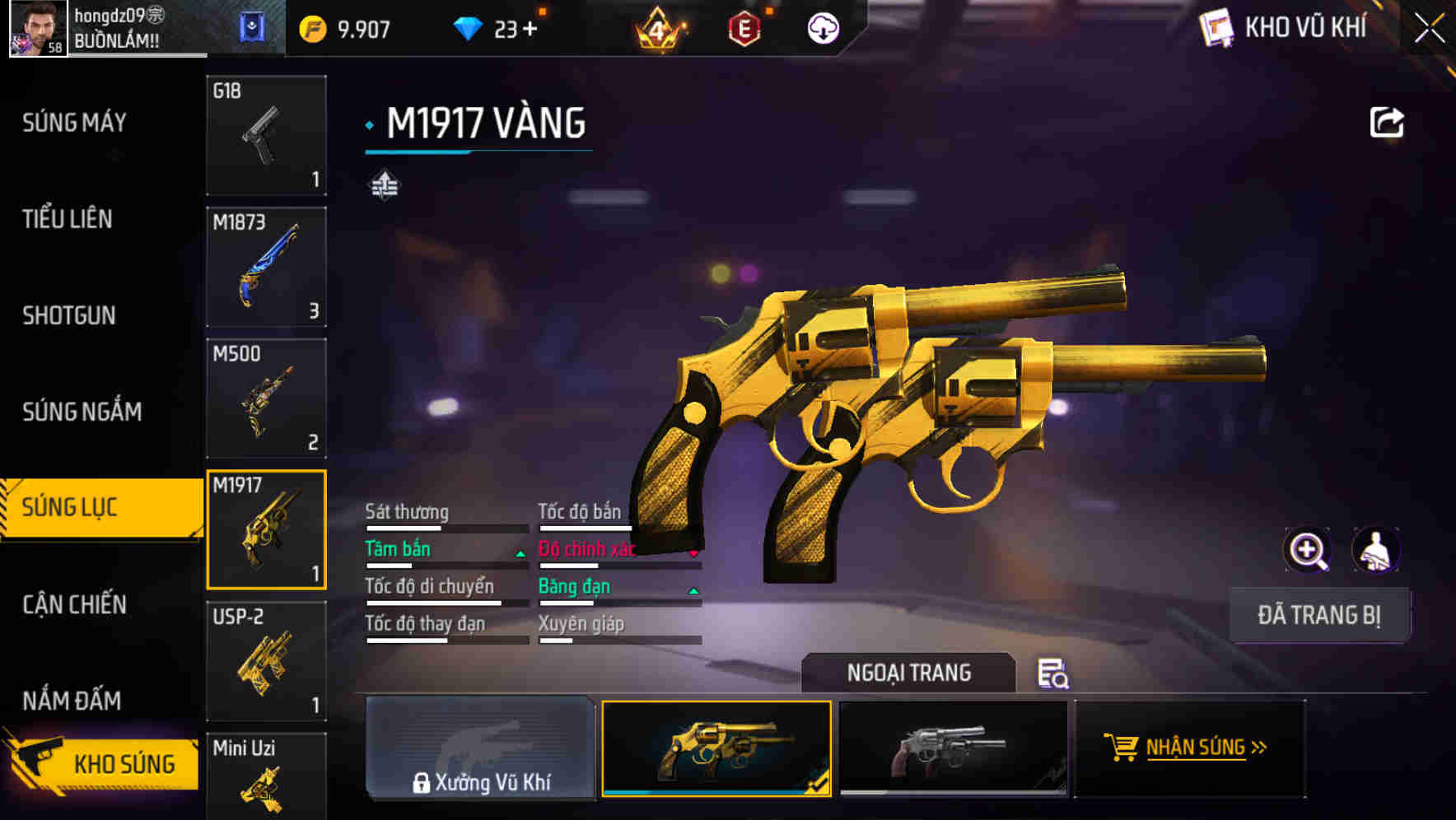Viewport: 1456px width, 820px height.
Task: Click the cloud download icon in the top bar
Action: [823, 27]
